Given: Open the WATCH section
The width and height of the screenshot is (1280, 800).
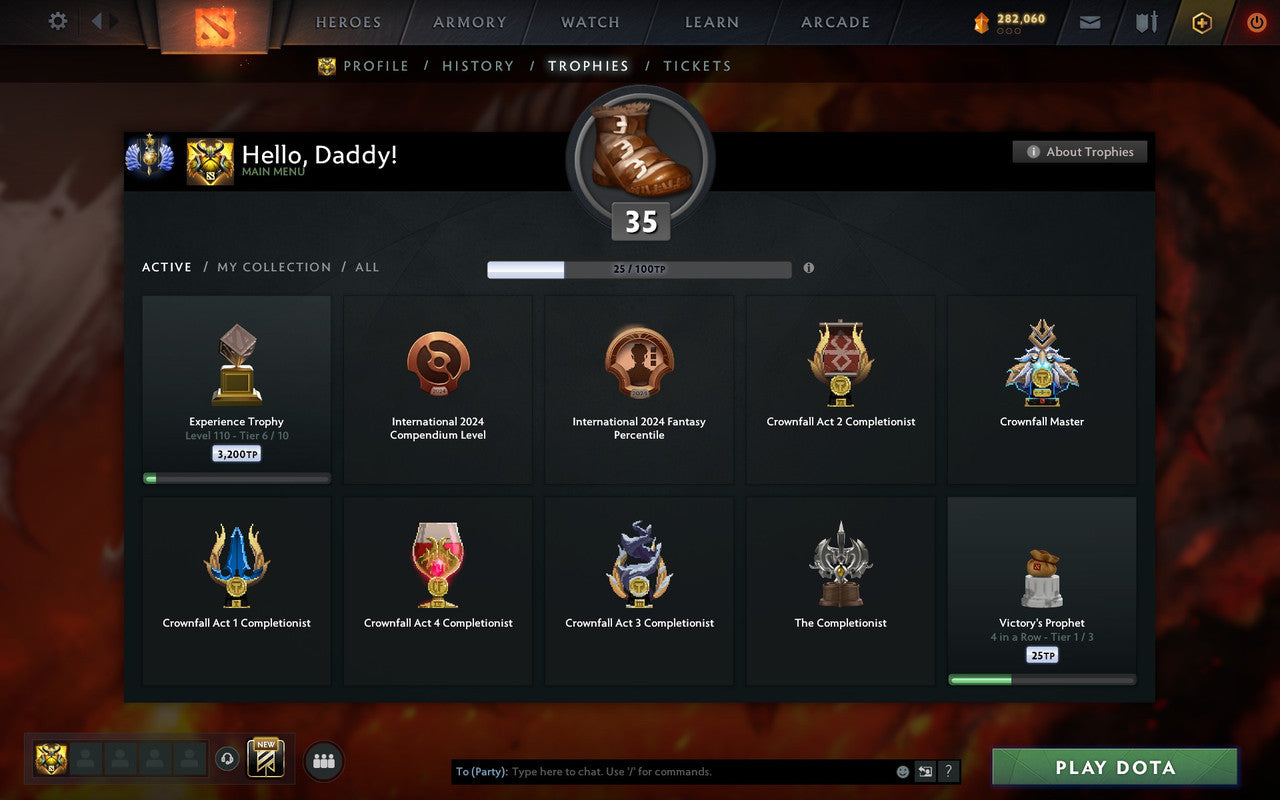Looking at the screenshot, I should (589, 22).
